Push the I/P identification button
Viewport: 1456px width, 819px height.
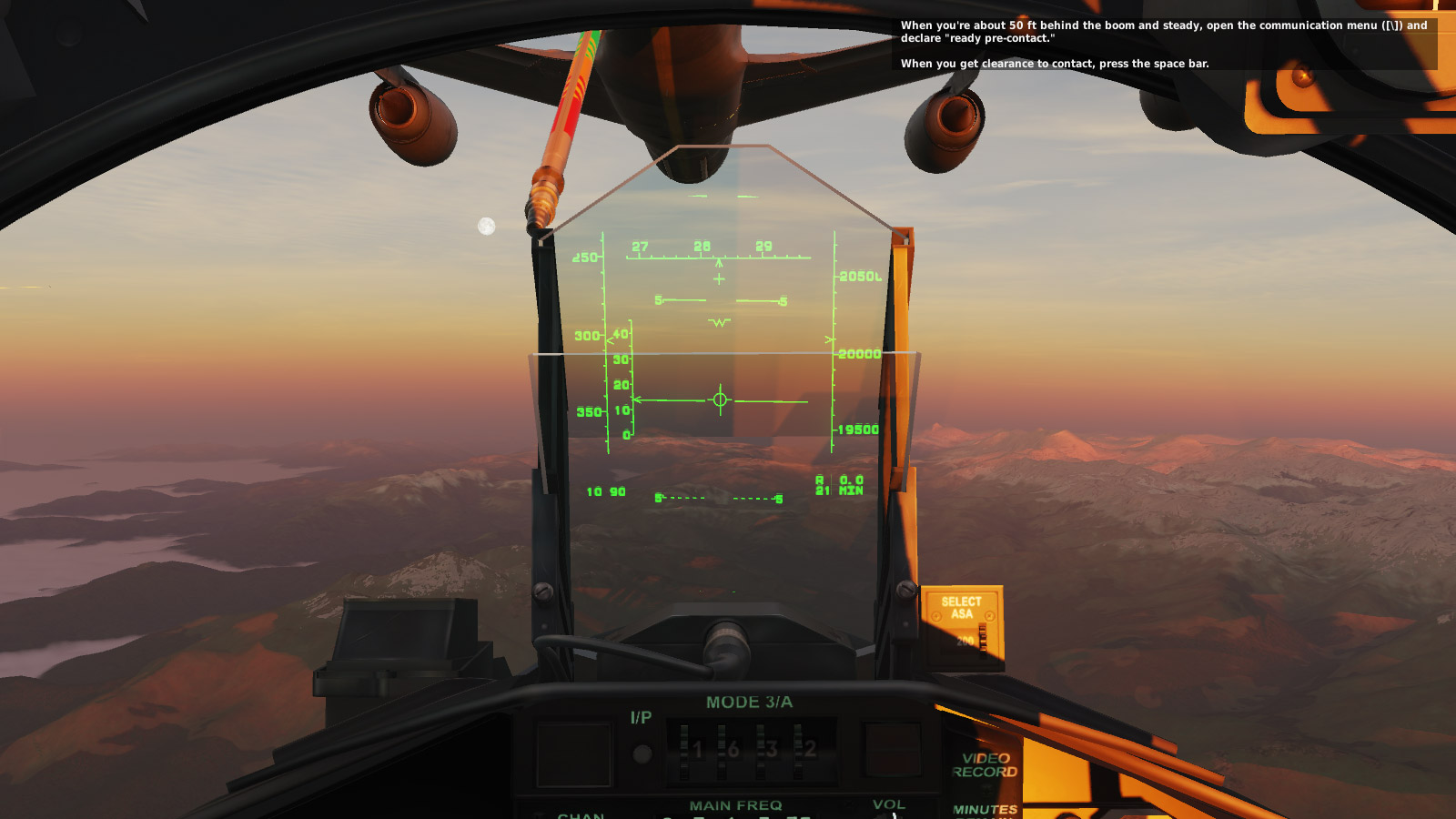click(x=642, y=753)
